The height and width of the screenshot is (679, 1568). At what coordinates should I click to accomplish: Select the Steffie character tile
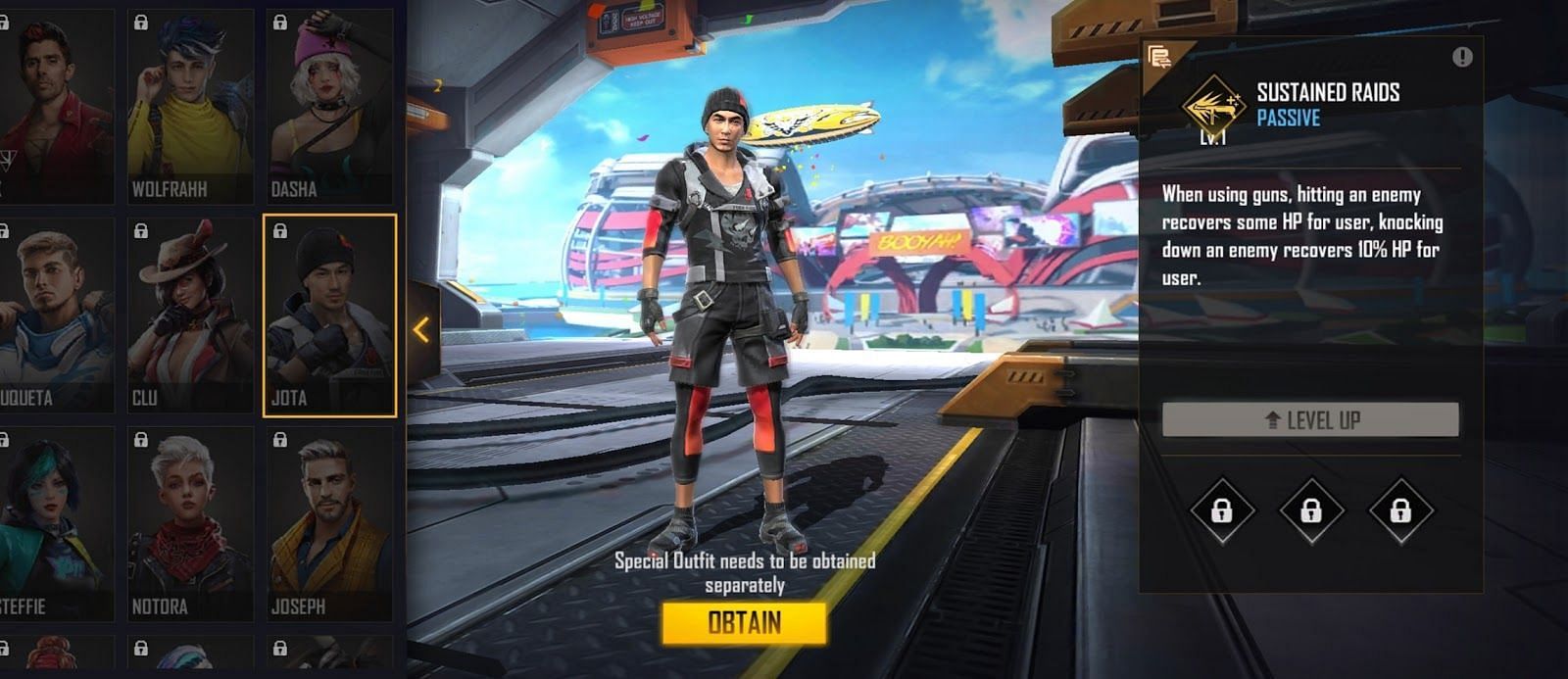54,524
